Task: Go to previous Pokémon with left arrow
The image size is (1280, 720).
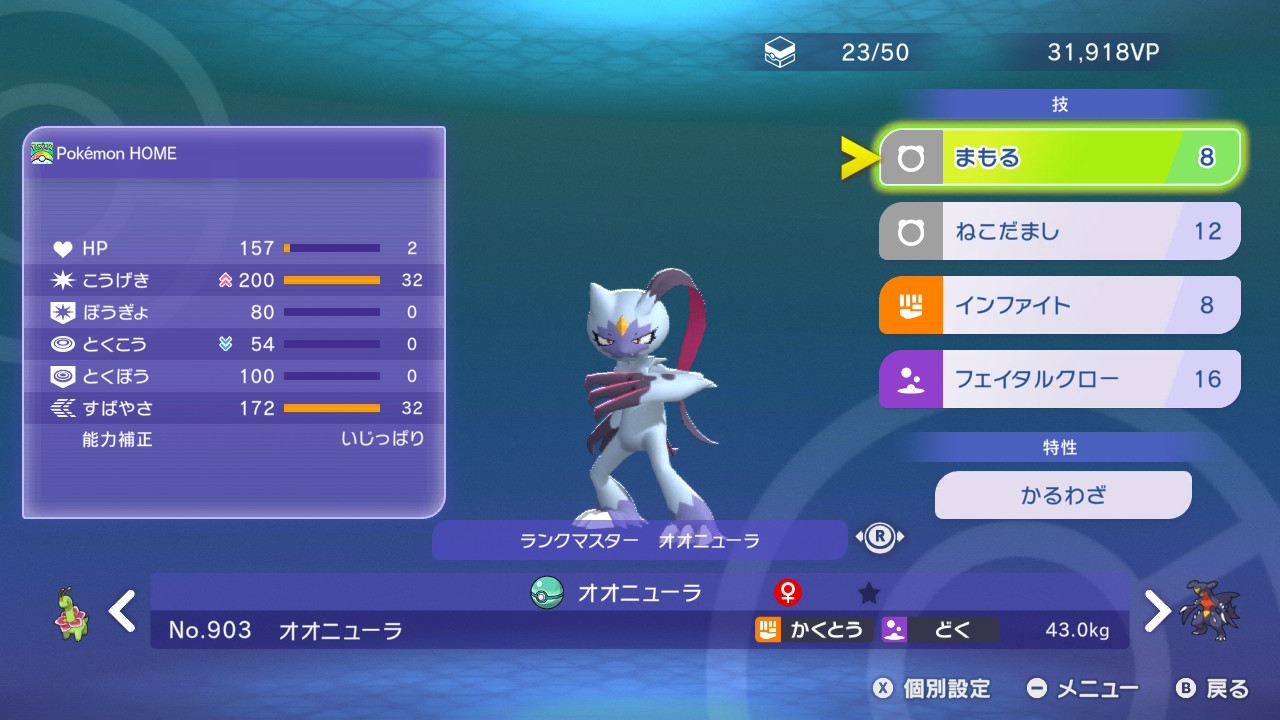Action: click(x=122, y=611)
